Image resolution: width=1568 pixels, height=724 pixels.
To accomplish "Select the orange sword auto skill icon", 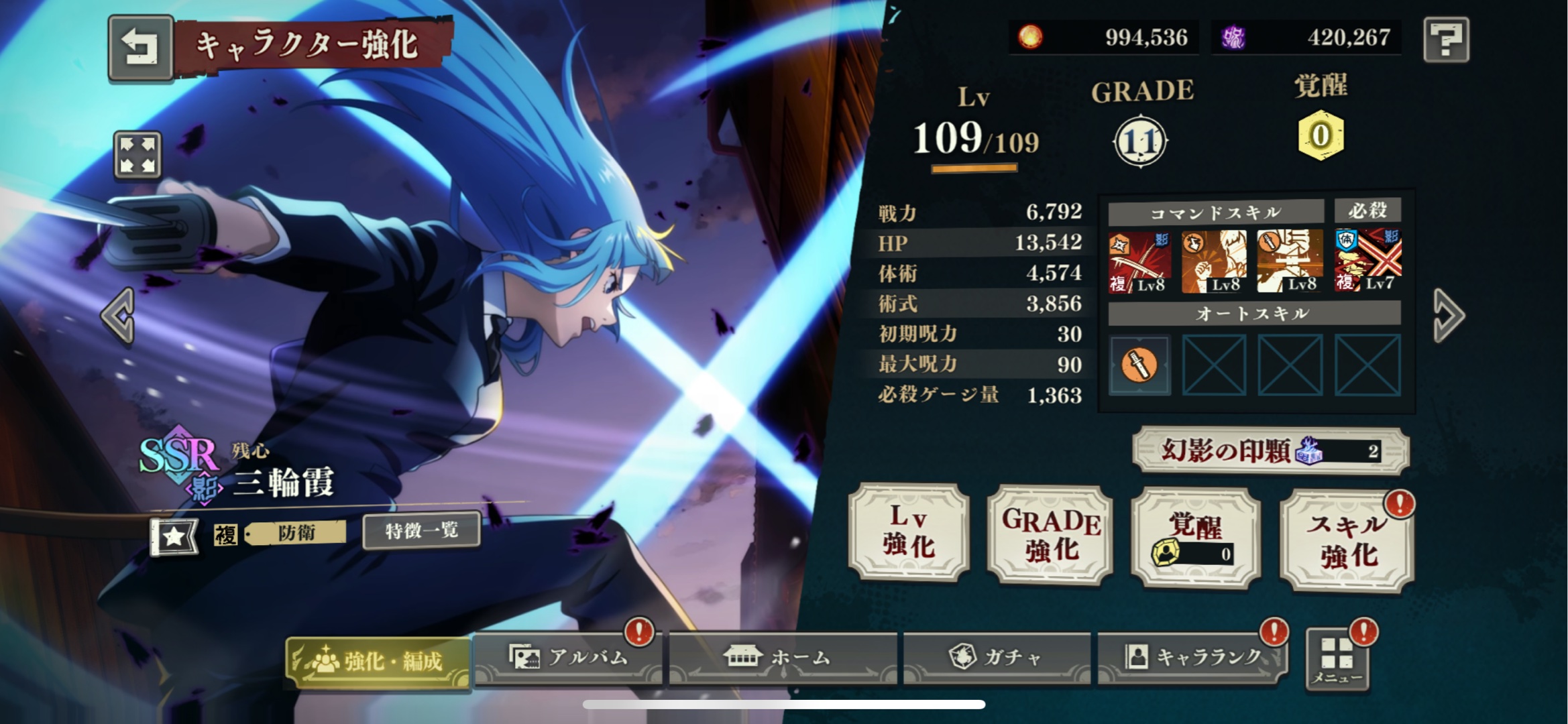I will click(1139, 365).
